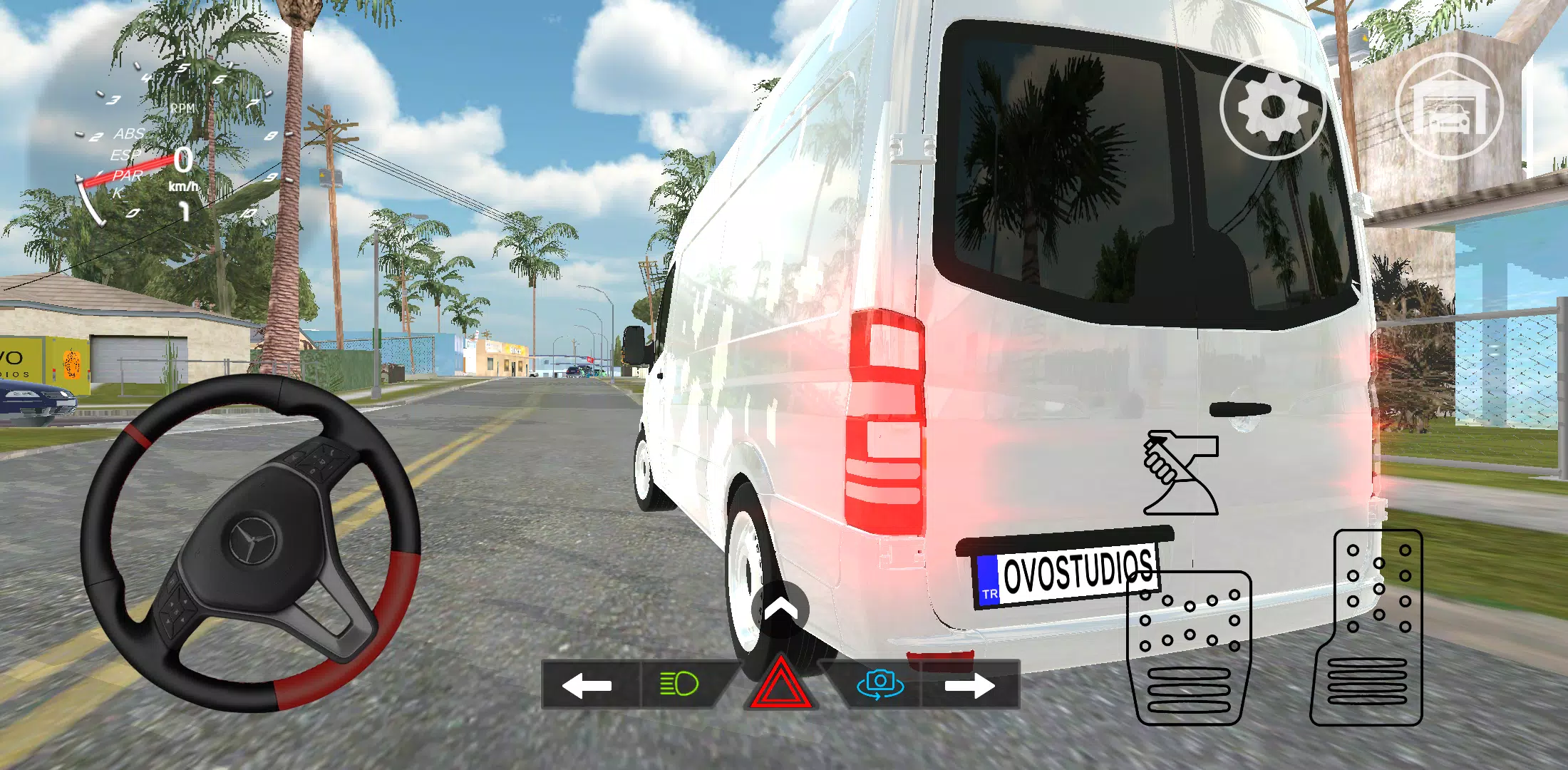
Task: Open the settings gear icon
Action: click(x=1272, y=107)
